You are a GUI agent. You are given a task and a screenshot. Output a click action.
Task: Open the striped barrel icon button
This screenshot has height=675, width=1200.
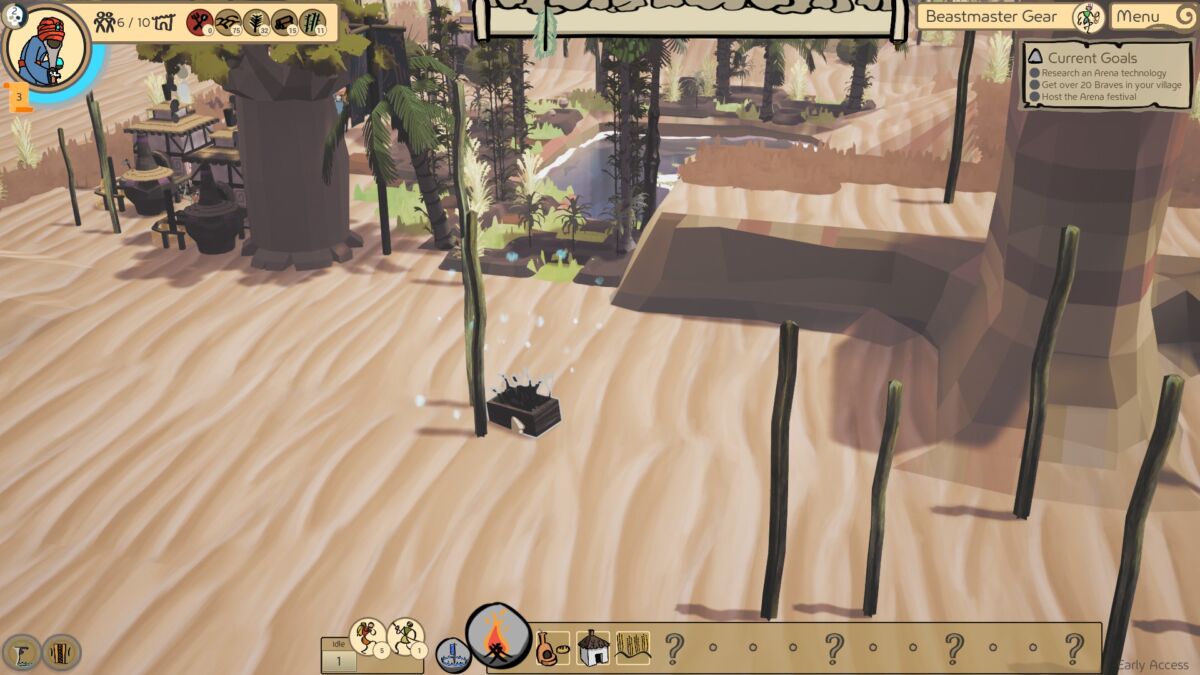[x=61, y=652]
